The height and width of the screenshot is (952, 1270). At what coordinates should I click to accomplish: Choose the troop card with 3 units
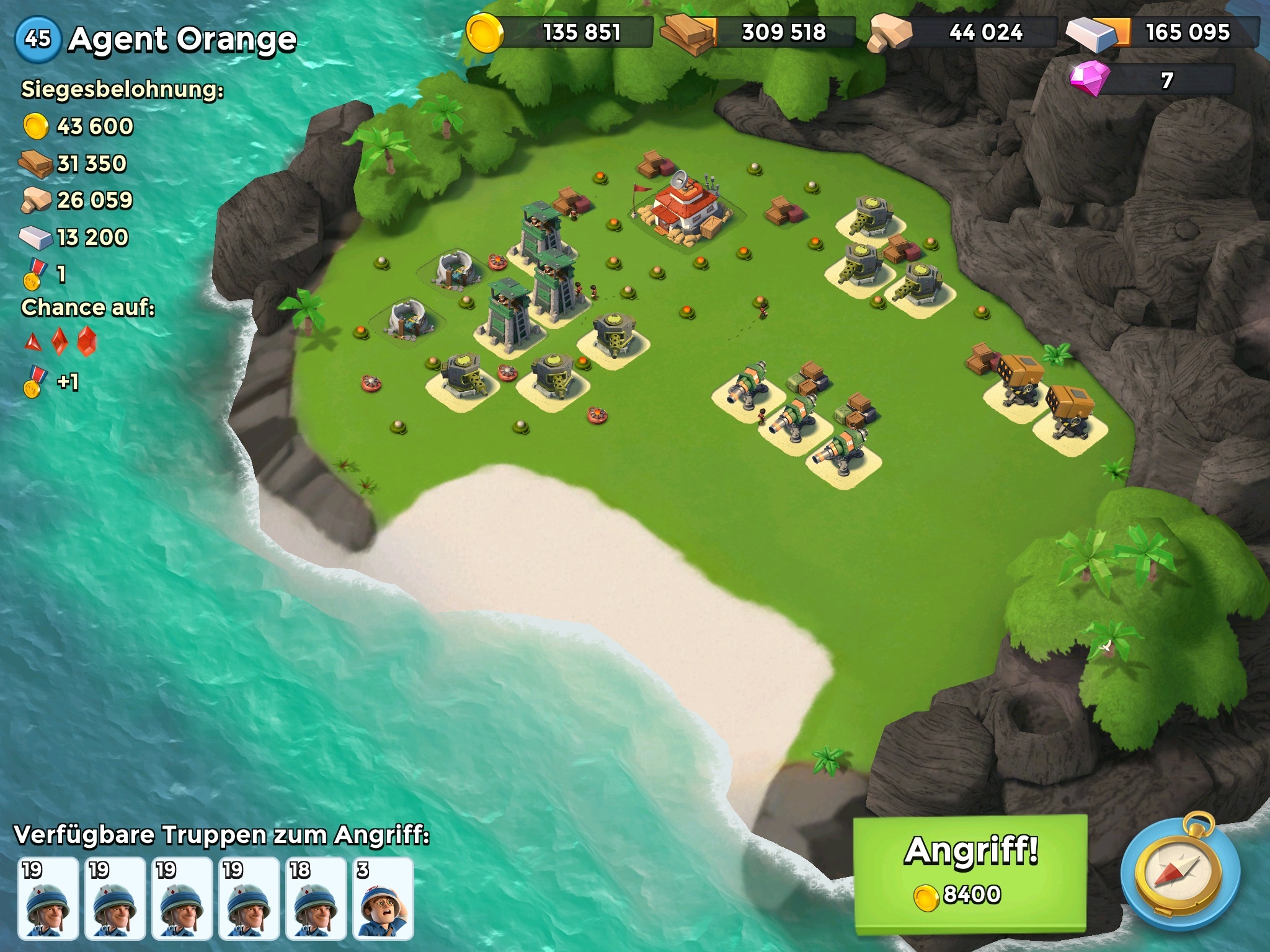(x=383, y=898)
